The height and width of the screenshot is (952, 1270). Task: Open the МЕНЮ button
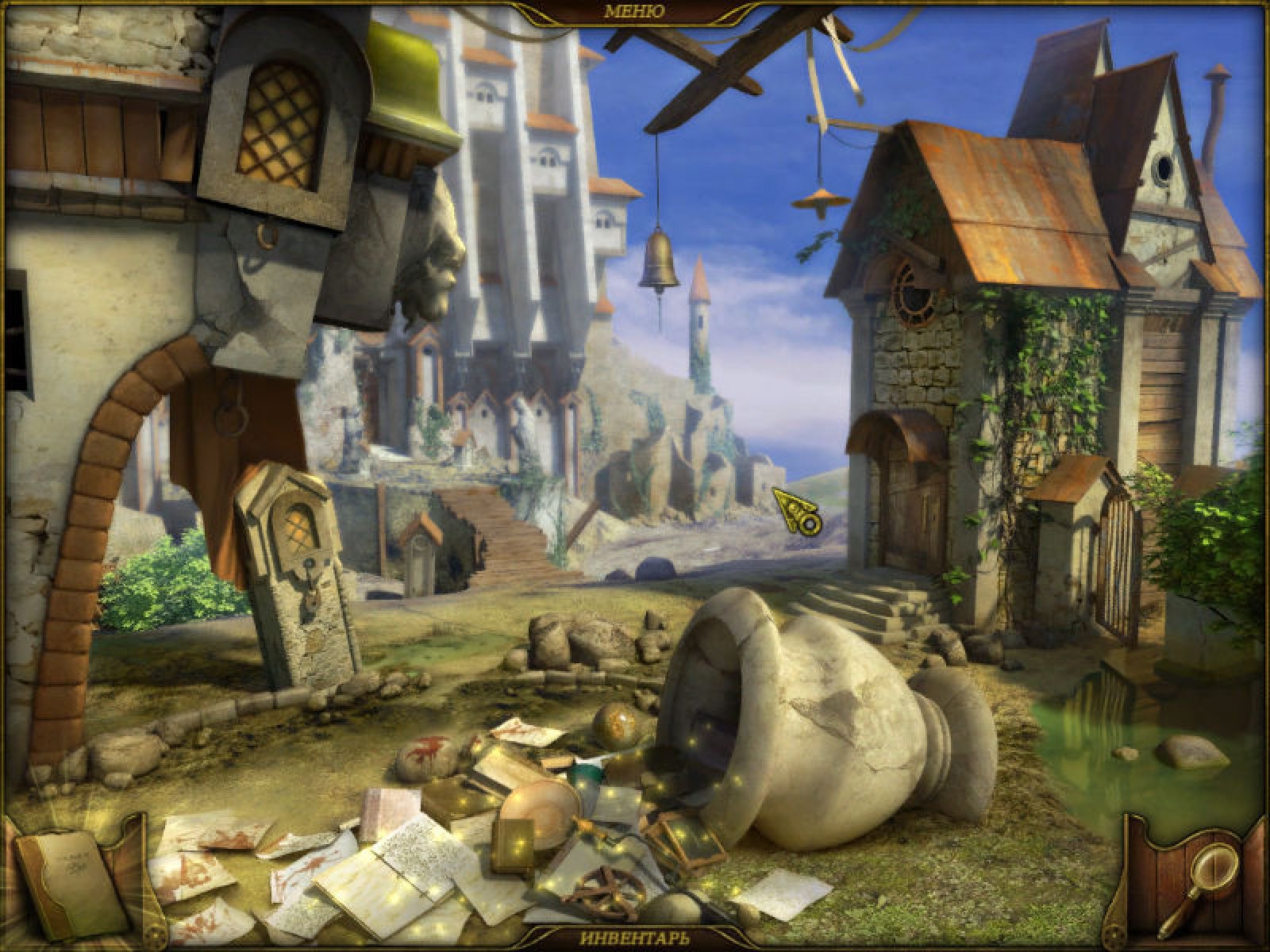(634, 11)
